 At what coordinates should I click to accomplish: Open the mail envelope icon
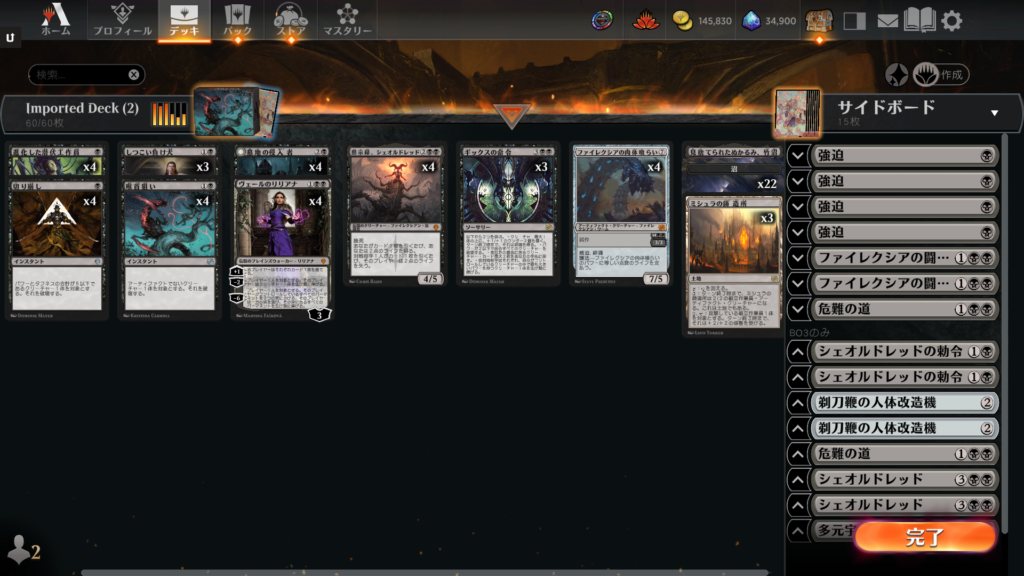pyautogui.click(x=887, y=20)
